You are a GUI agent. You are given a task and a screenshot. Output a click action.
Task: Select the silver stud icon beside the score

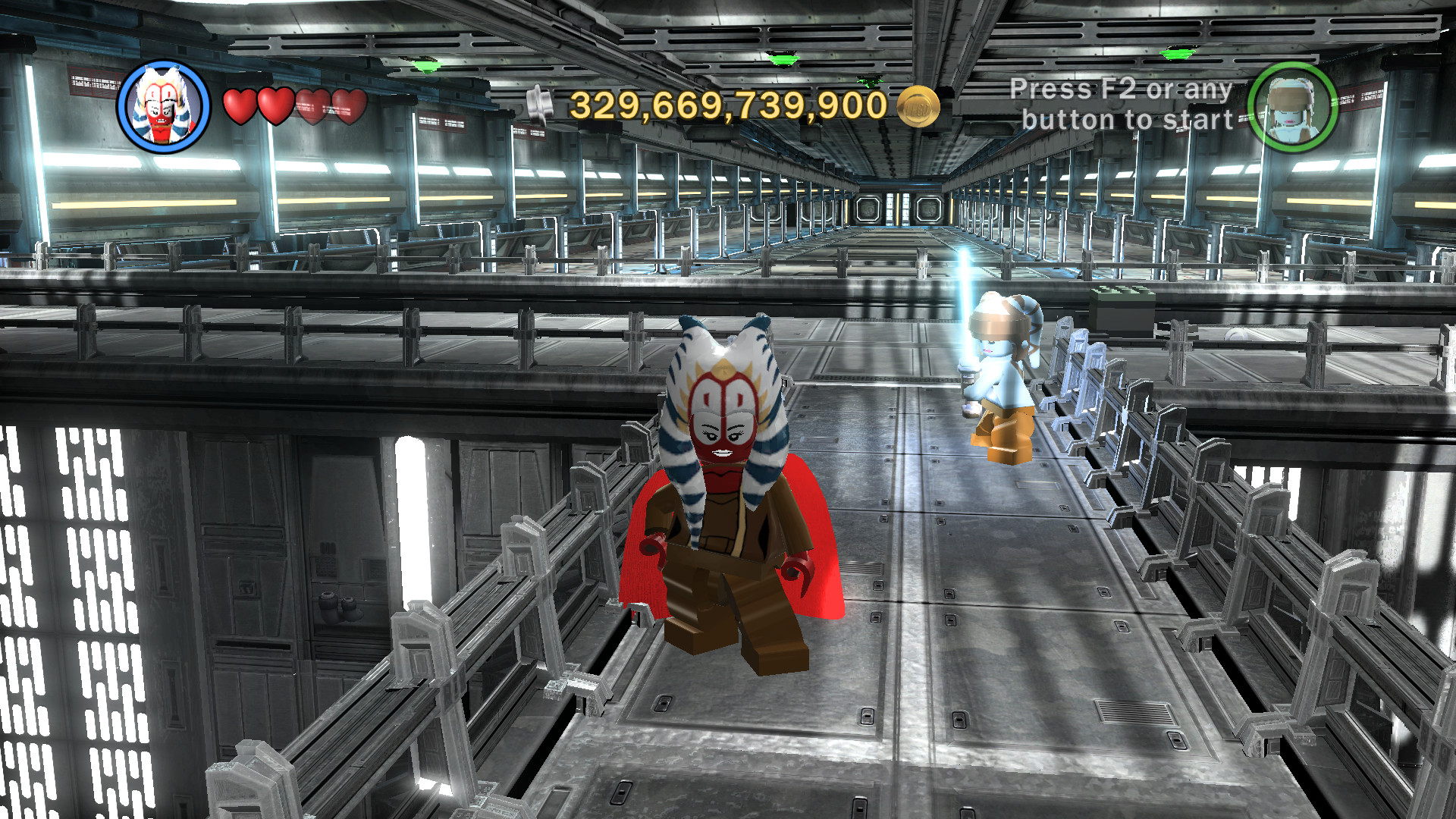tap(540, 101)
